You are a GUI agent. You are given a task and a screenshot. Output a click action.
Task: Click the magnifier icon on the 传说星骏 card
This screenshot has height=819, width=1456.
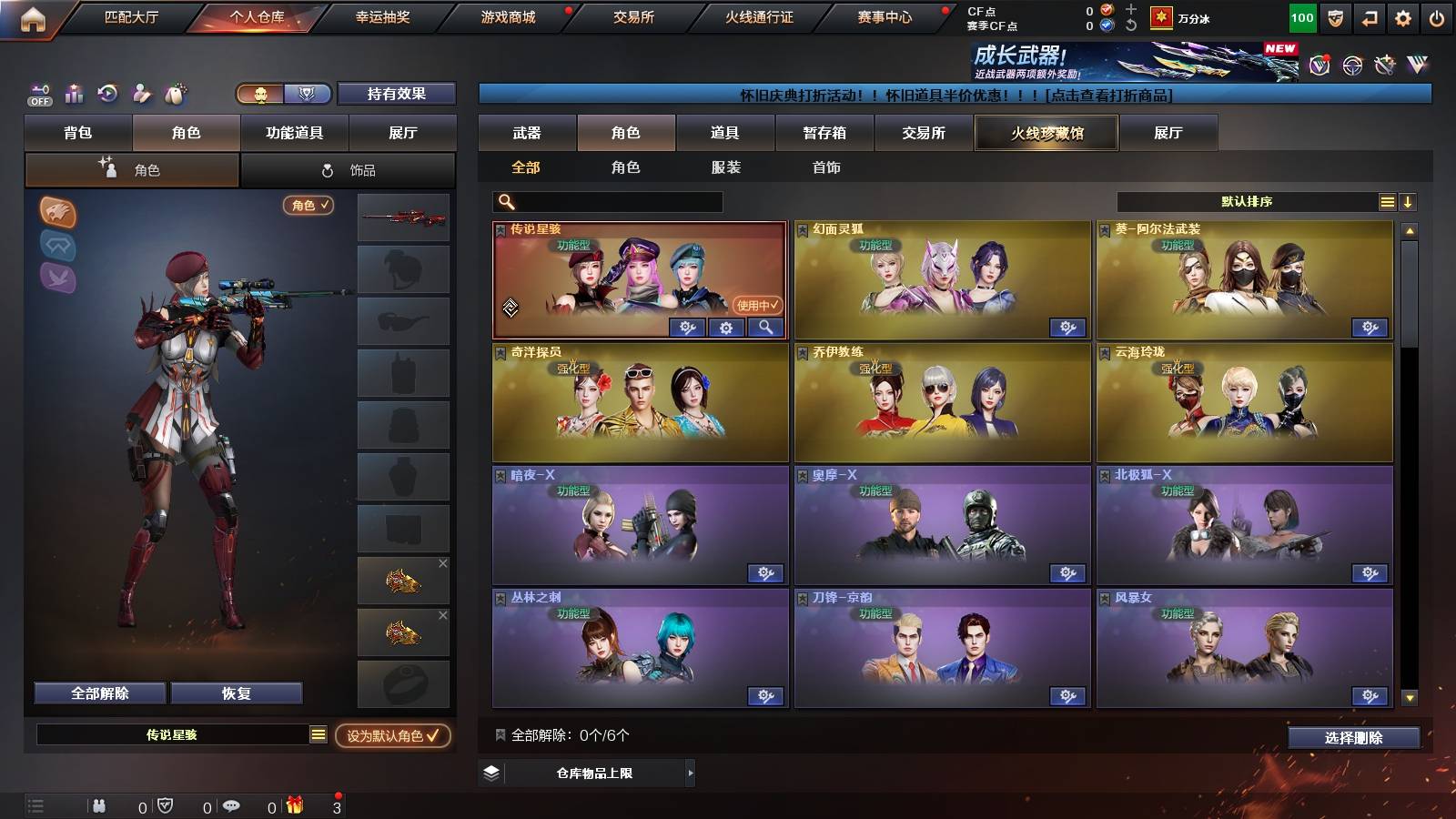point(764,328)
